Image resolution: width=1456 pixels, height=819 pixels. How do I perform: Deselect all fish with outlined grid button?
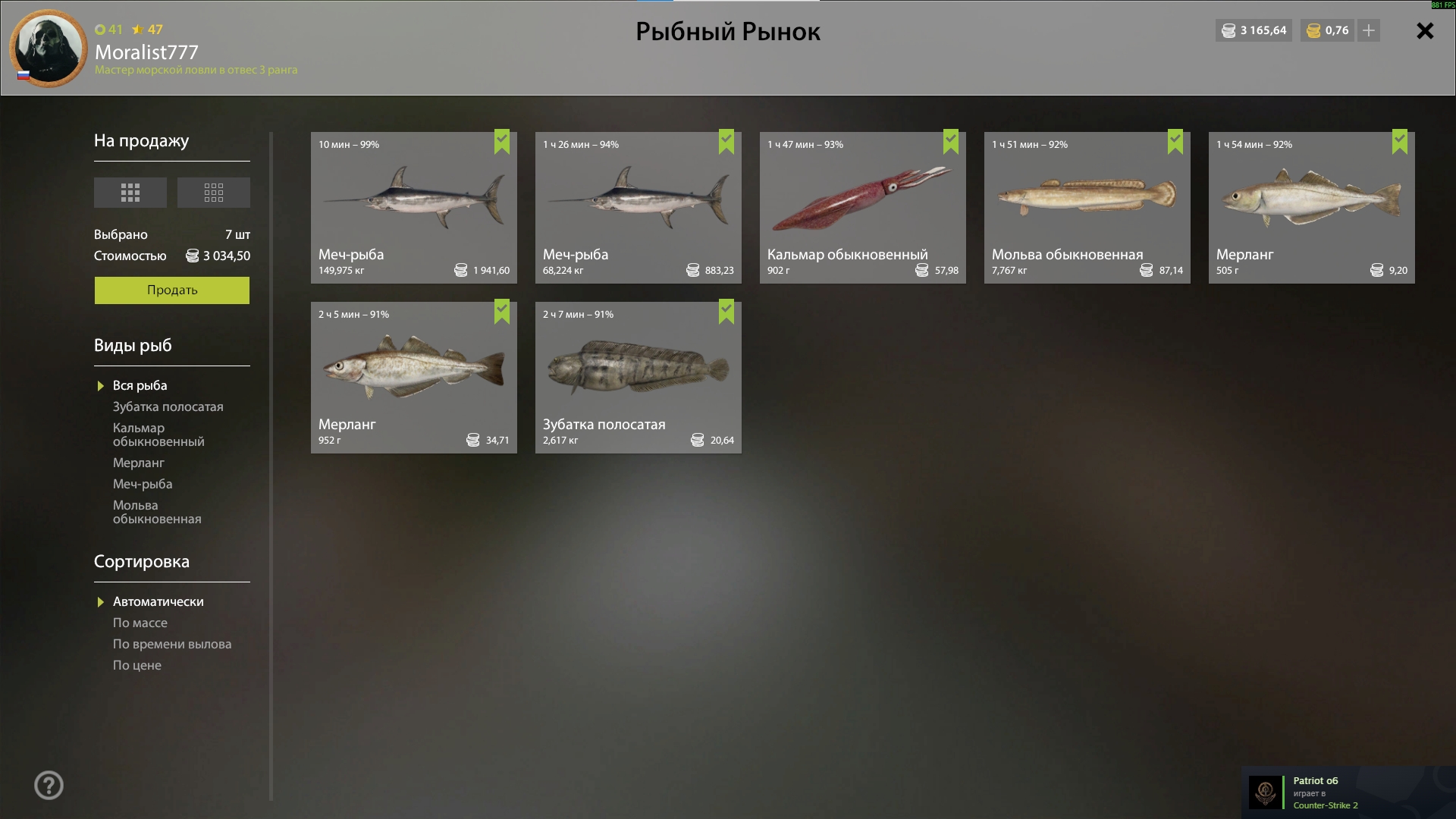214,193
